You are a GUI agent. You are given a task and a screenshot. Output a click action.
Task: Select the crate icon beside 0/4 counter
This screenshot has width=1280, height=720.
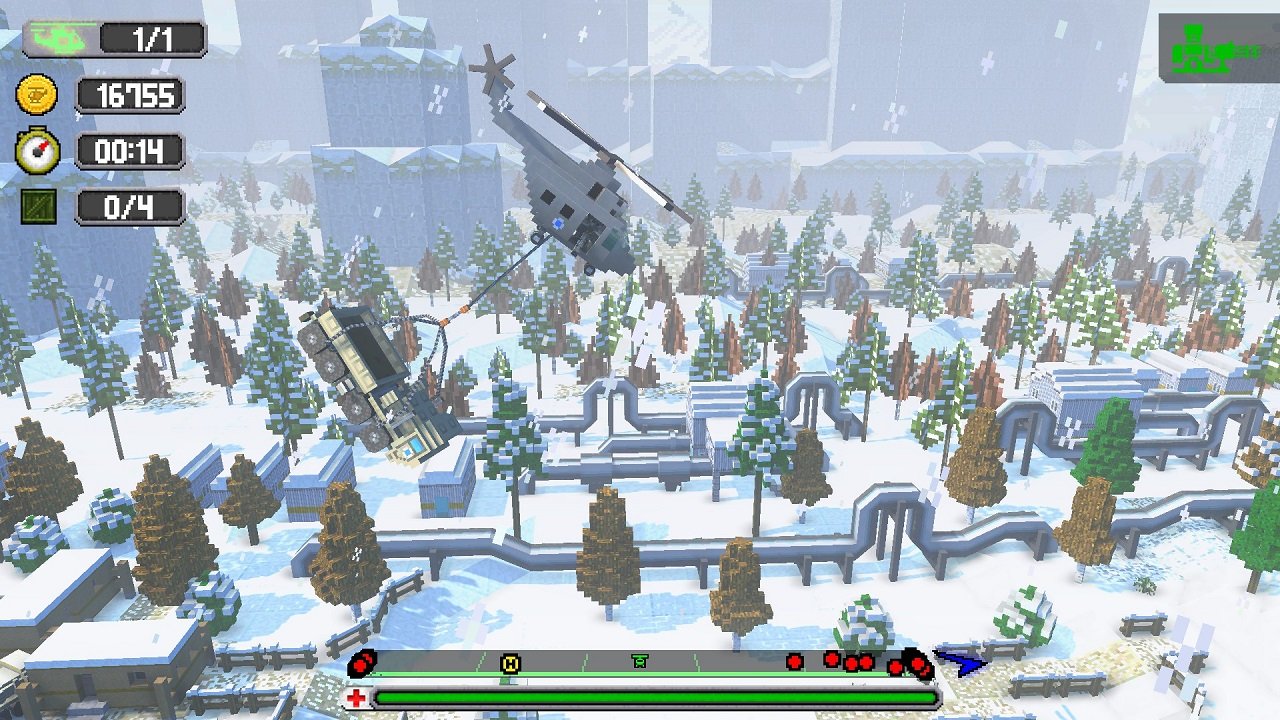pyautogui.click(x=40, y=205)
